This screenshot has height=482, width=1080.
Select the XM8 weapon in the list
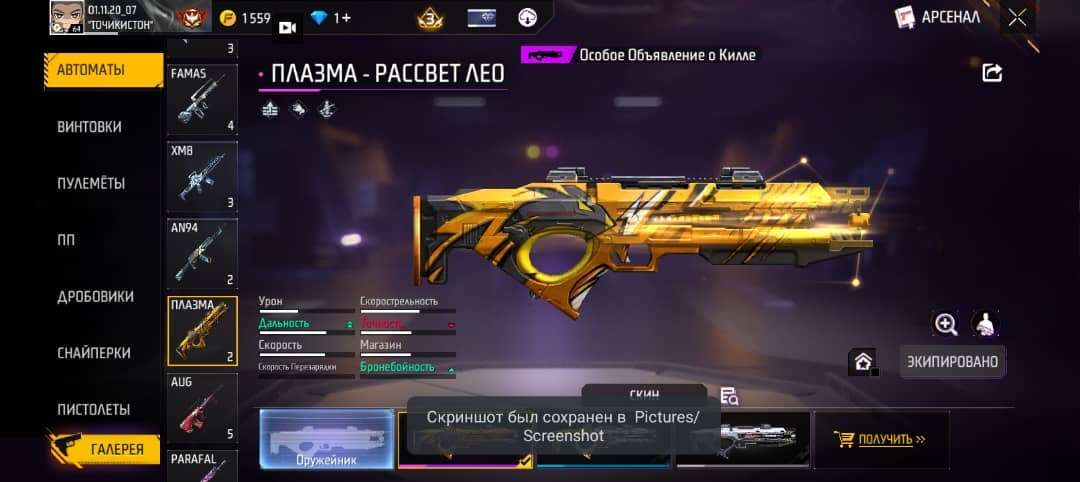tap(201, 177)
